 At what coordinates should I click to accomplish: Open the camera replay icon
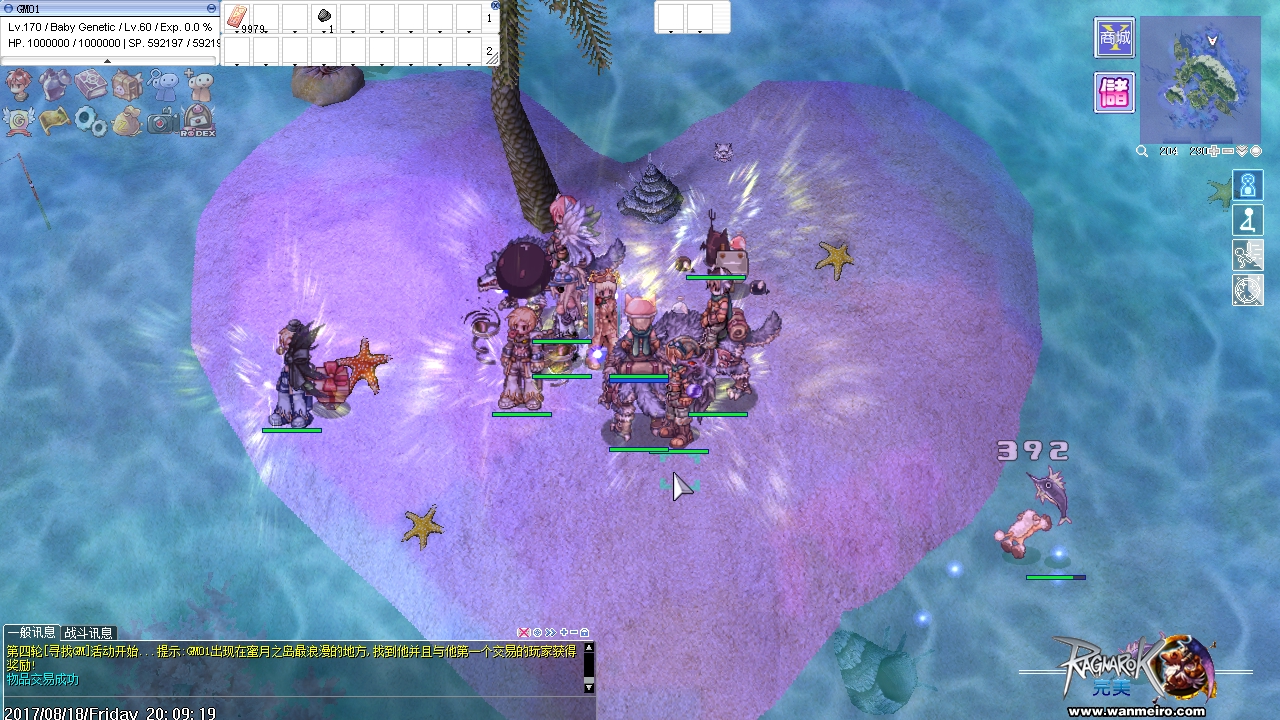pyautogui.click(x=162, y=121)
